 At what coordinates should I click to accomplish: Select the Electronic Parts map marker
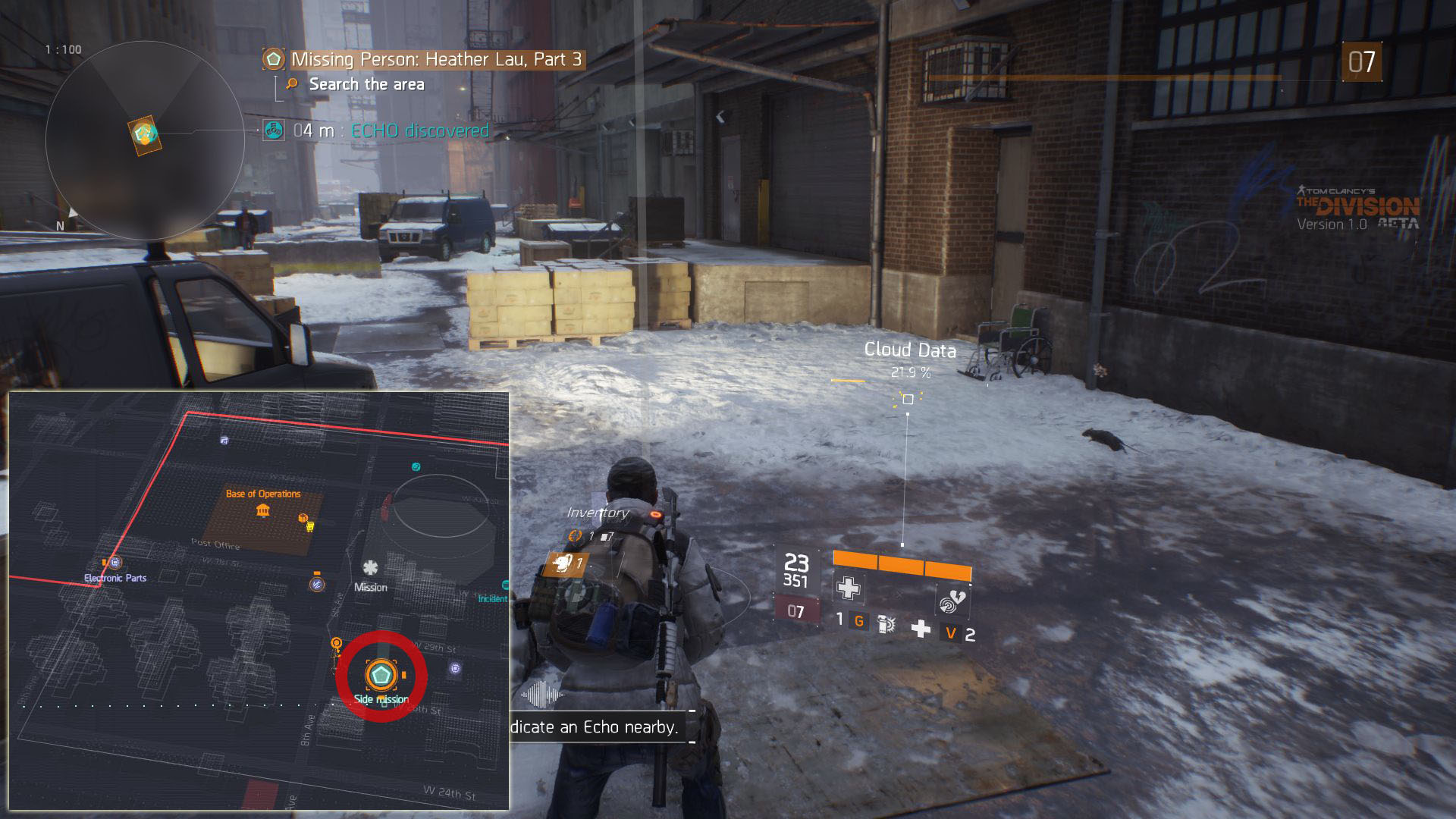(x=115, y=563)
